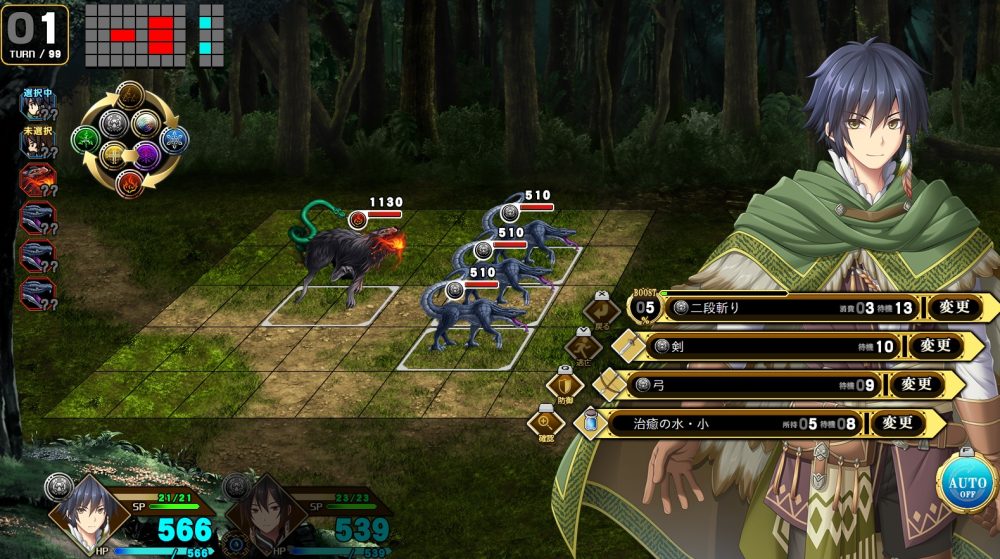Click 変更 button on the 治癒の水・小 row

(897, 423)
